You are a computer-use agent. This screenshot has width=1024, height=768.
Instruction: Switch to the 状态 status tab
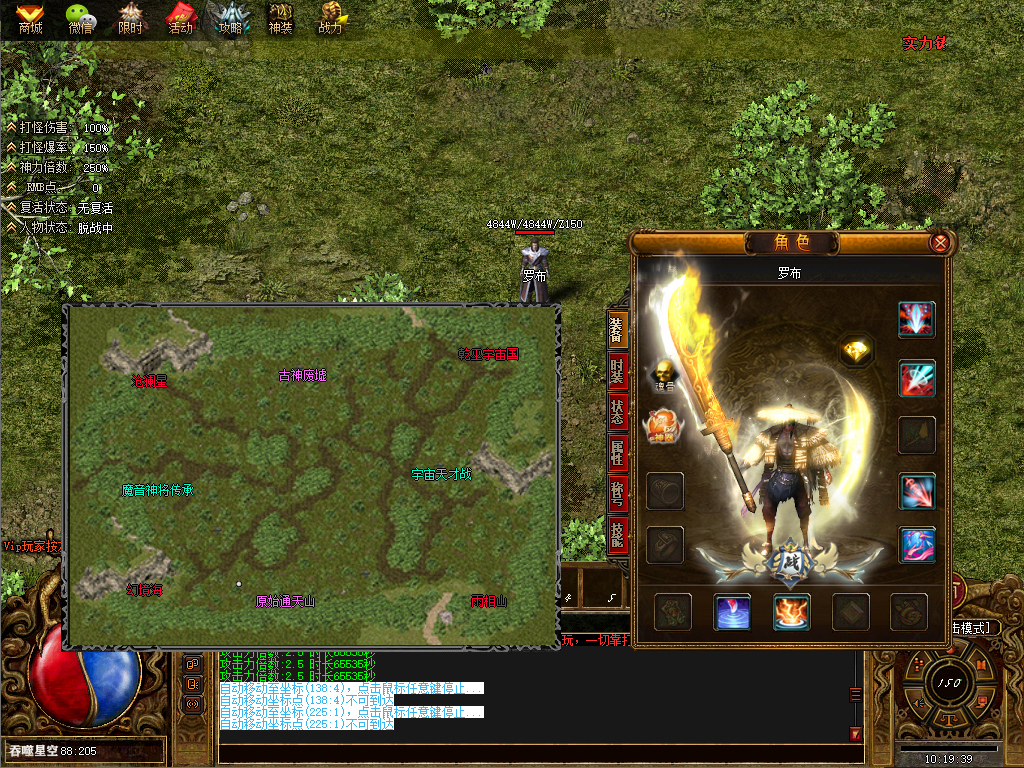(x=619, y=413)
